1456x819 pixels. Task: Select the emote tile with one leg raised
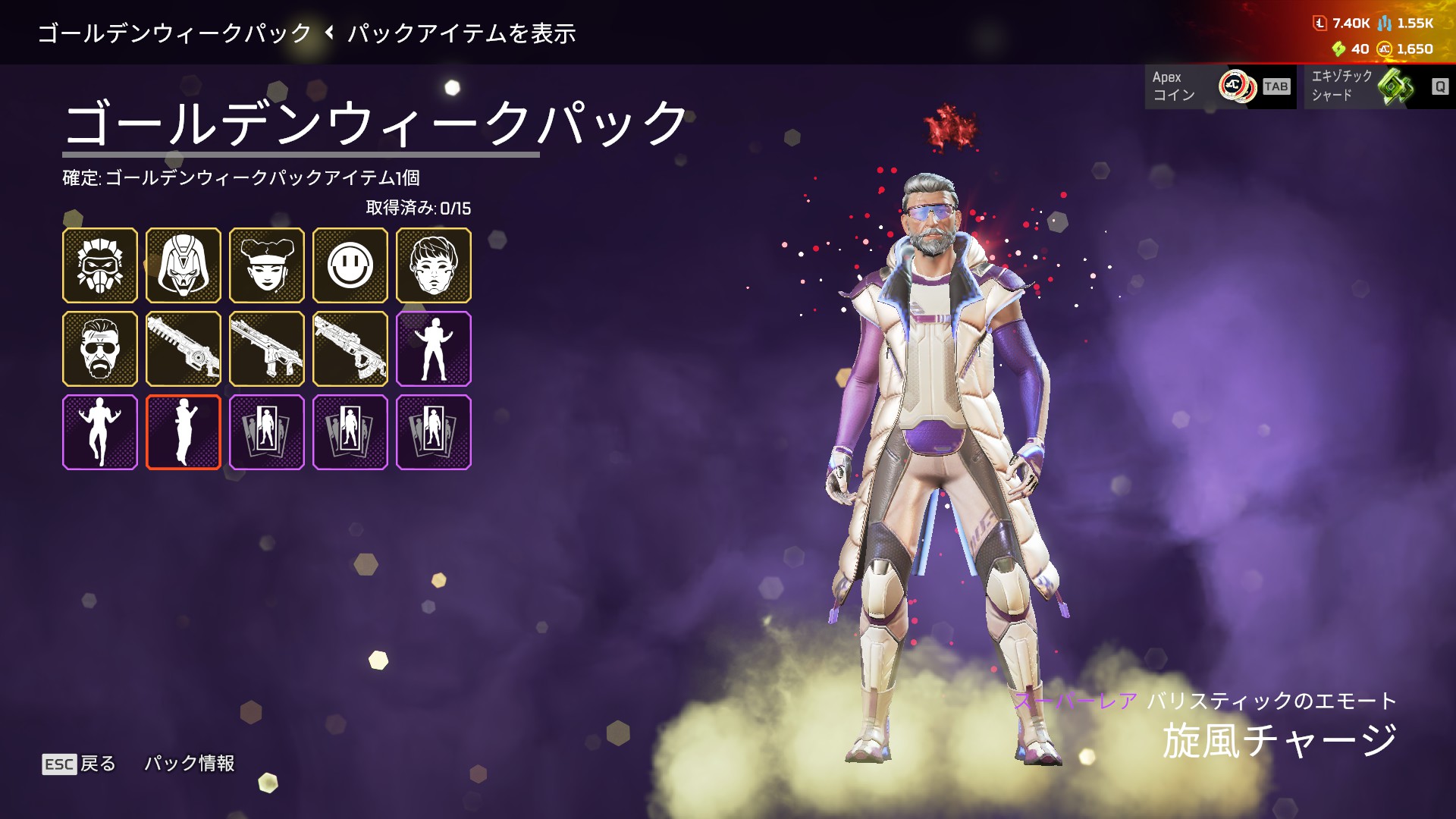100,432
